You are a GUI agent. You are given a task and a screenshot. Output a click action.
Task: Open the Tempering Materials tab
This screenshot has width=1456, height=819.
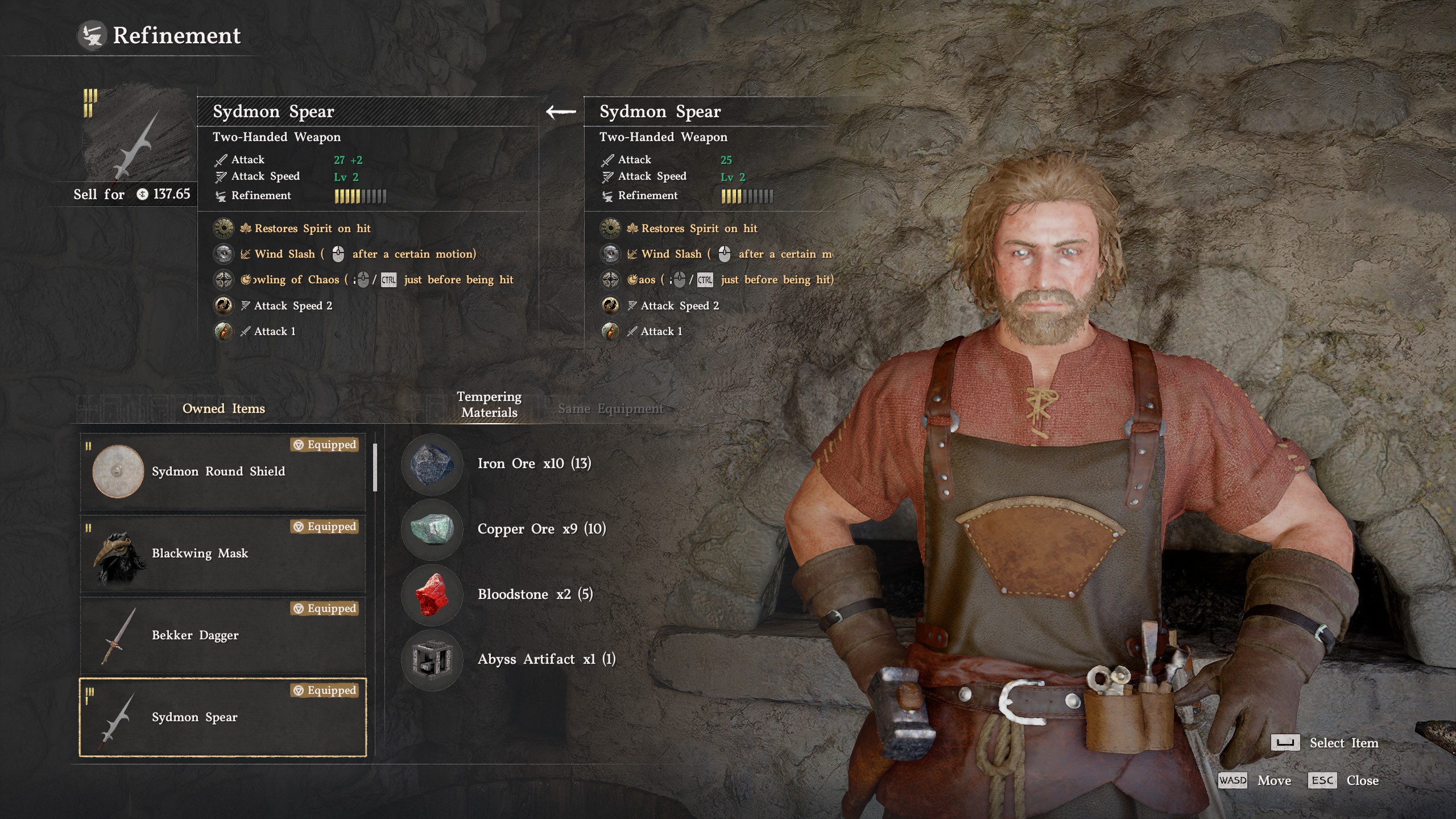489,404
